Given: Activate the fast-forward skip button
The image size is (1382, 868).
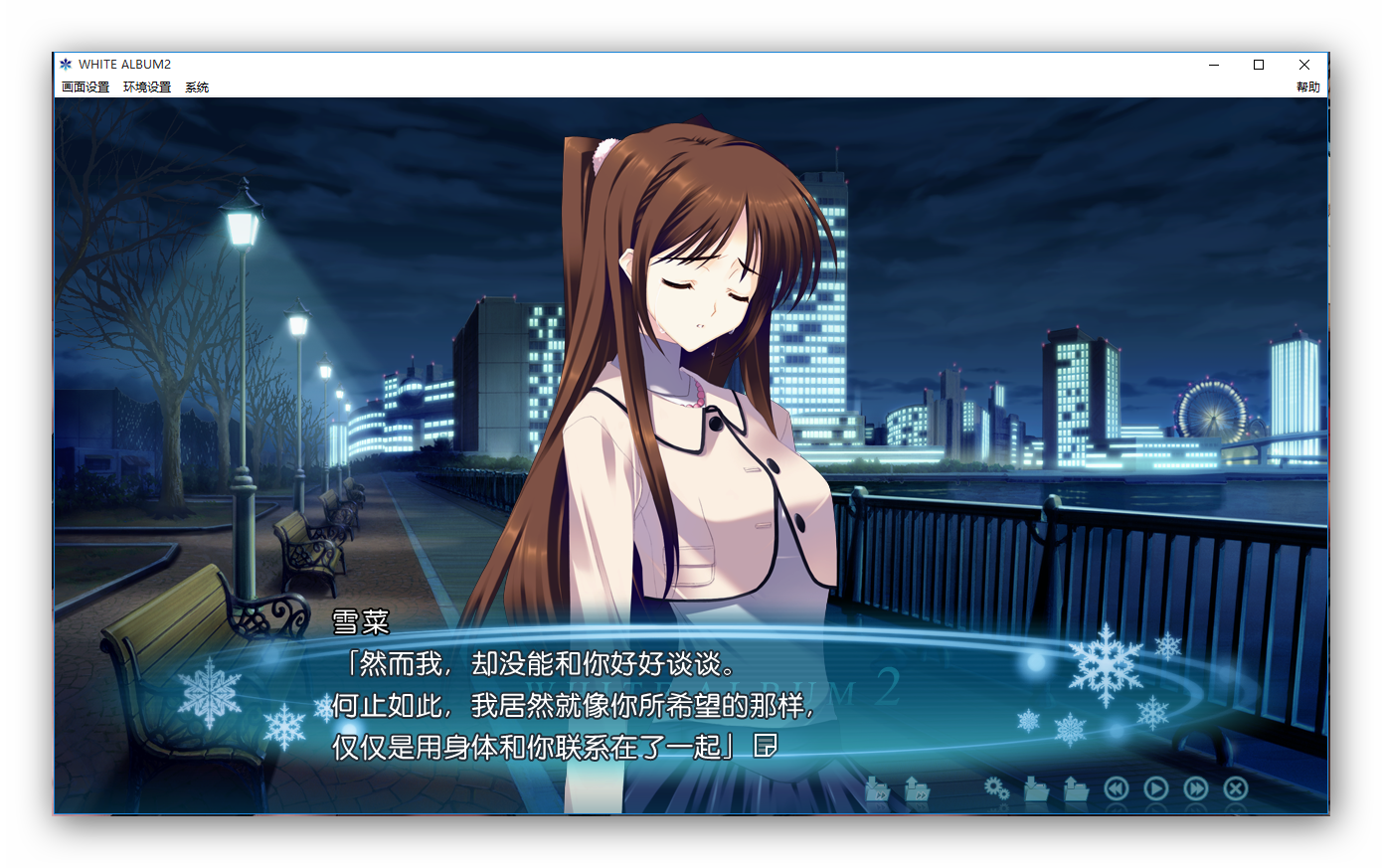Looking at the screenshot, I should click(x=1196, y=789).
